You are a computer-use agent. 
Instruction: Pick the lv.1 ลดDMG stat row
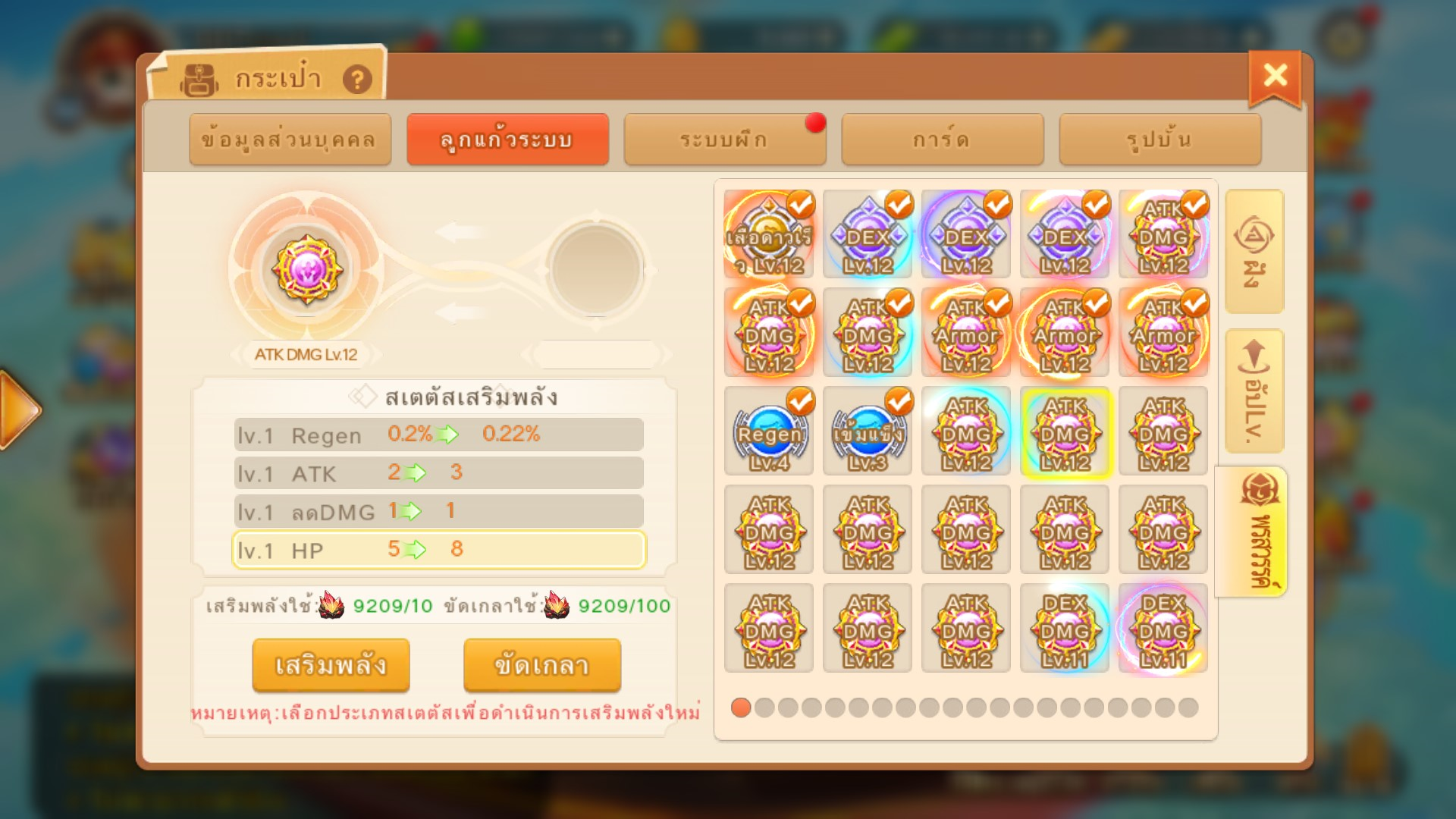pyautogui.click(x=438, y=511)
